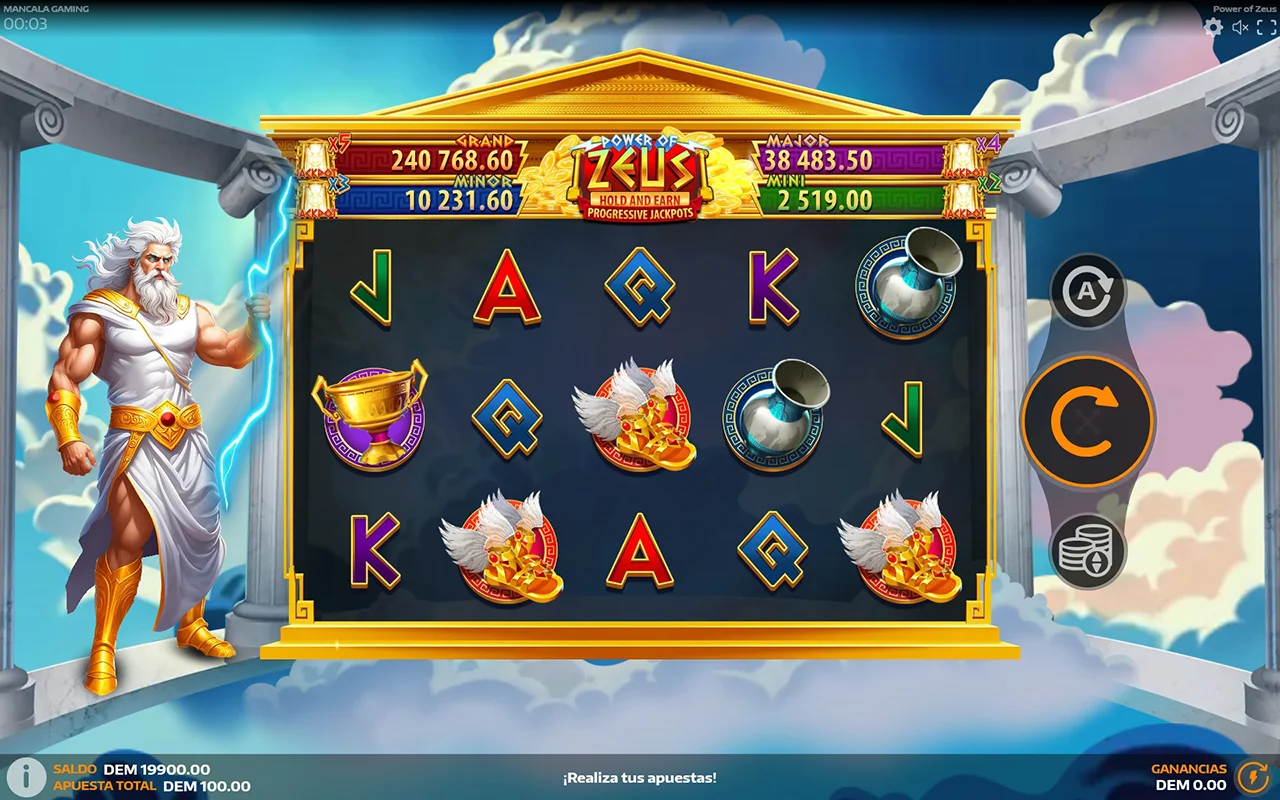The height and width of the screenshot is (800, 1280).
Task: Enter fullscreen mode
Action: click(1266, 27)
